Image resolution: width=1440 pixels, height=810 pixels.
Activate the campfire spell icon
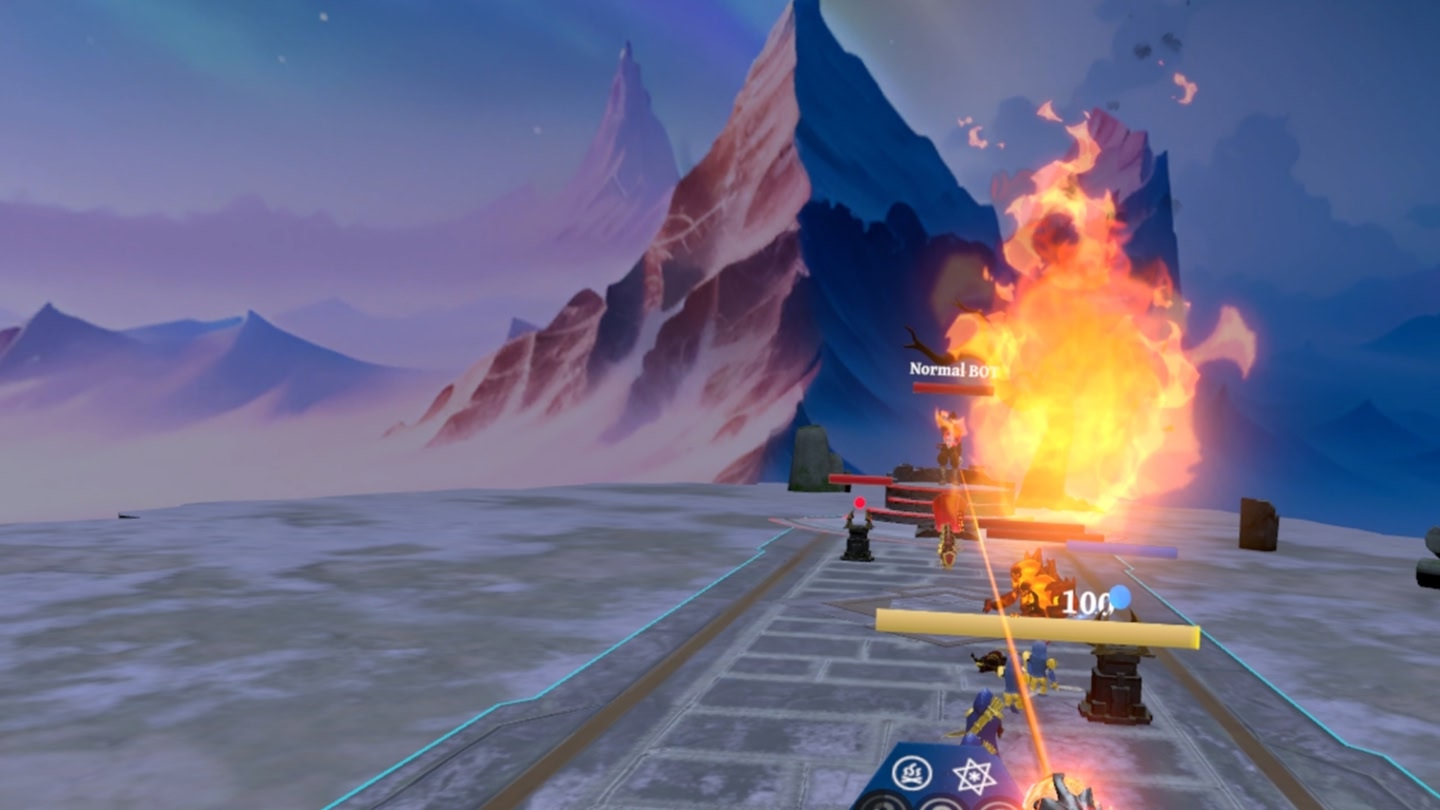[914, 772]
